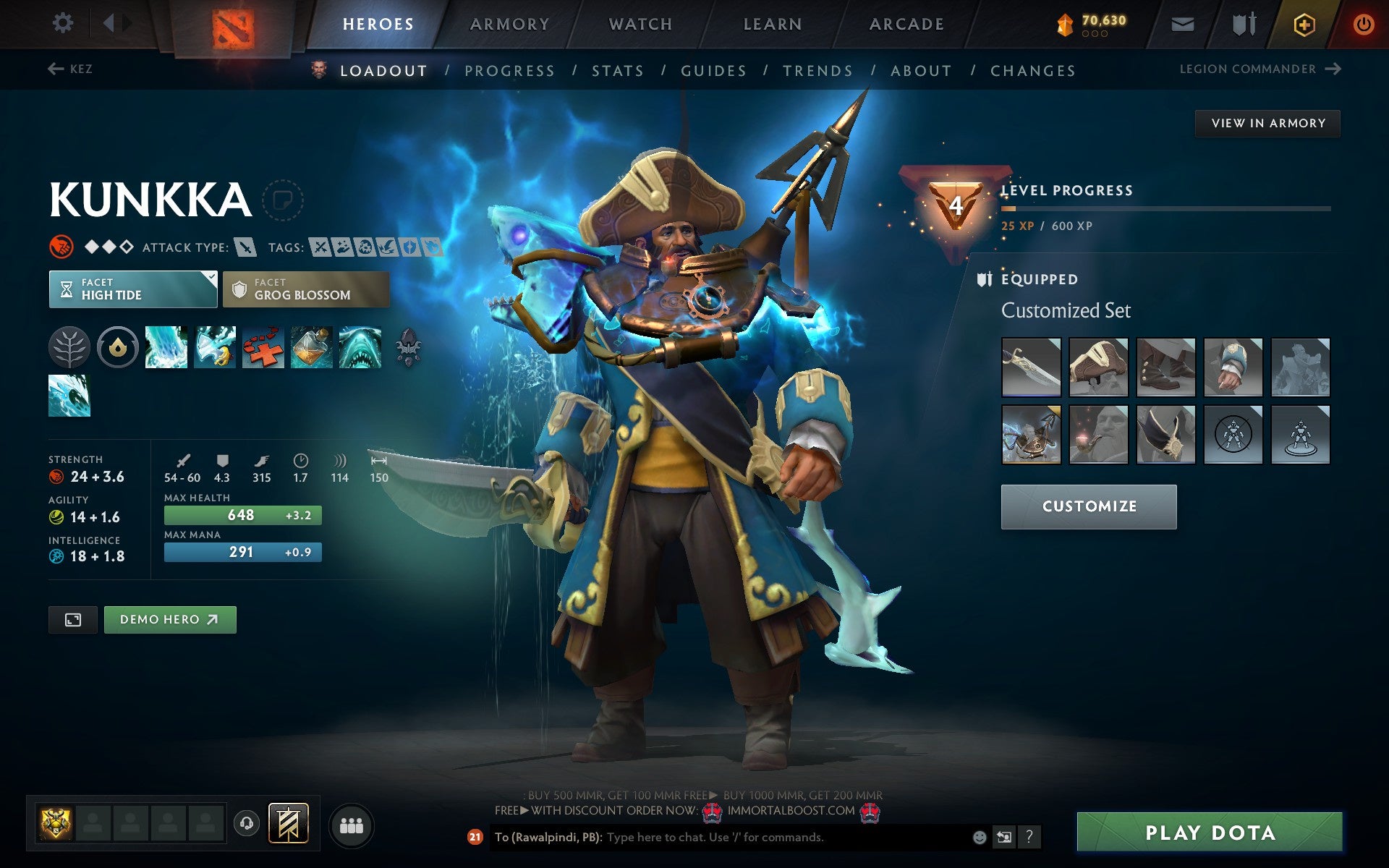Select the Ghostship rum bottle ability icon
The height and width of the screenshot is (868, 1389).
coord(310,346)
